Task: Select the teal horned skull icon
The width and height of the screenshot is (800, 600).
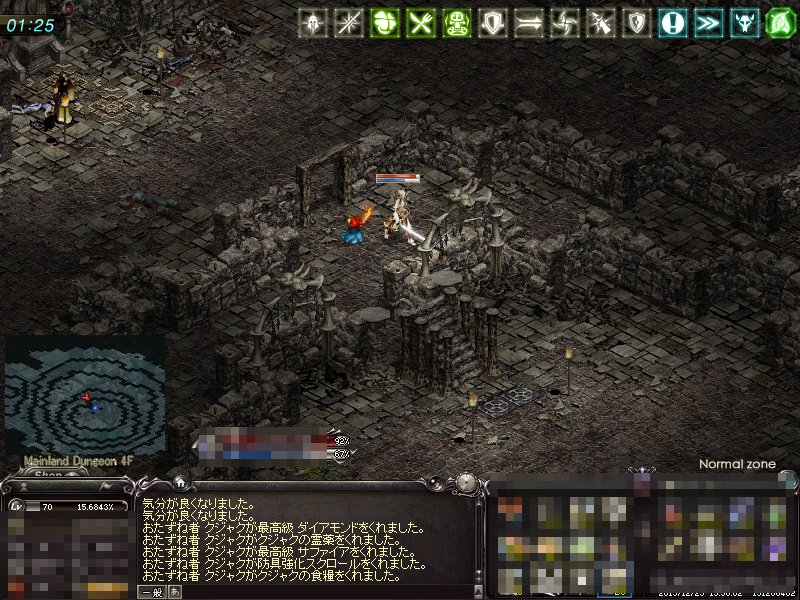Action: (744, 22)
